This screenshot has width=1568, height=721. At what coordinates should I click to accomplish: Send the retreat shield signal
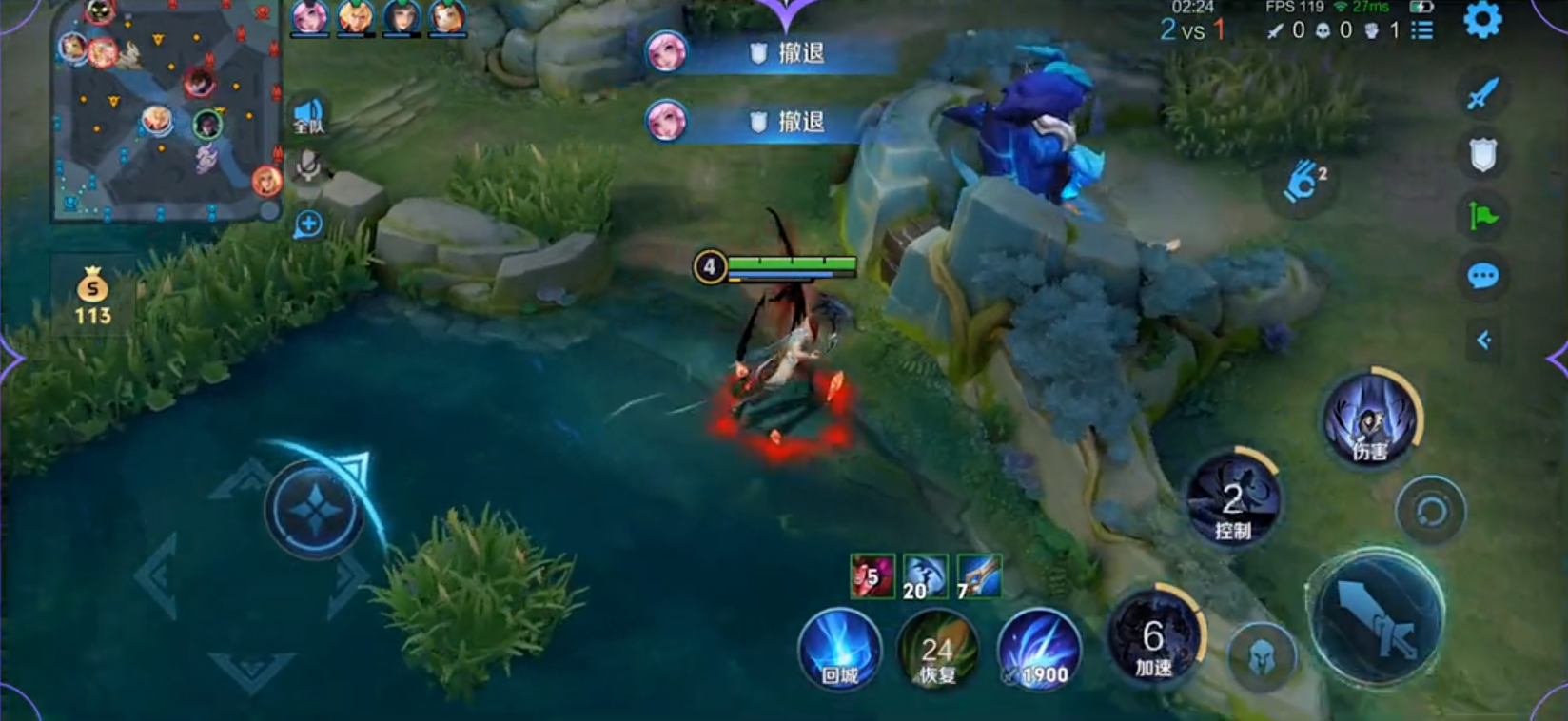point(1482,154)
